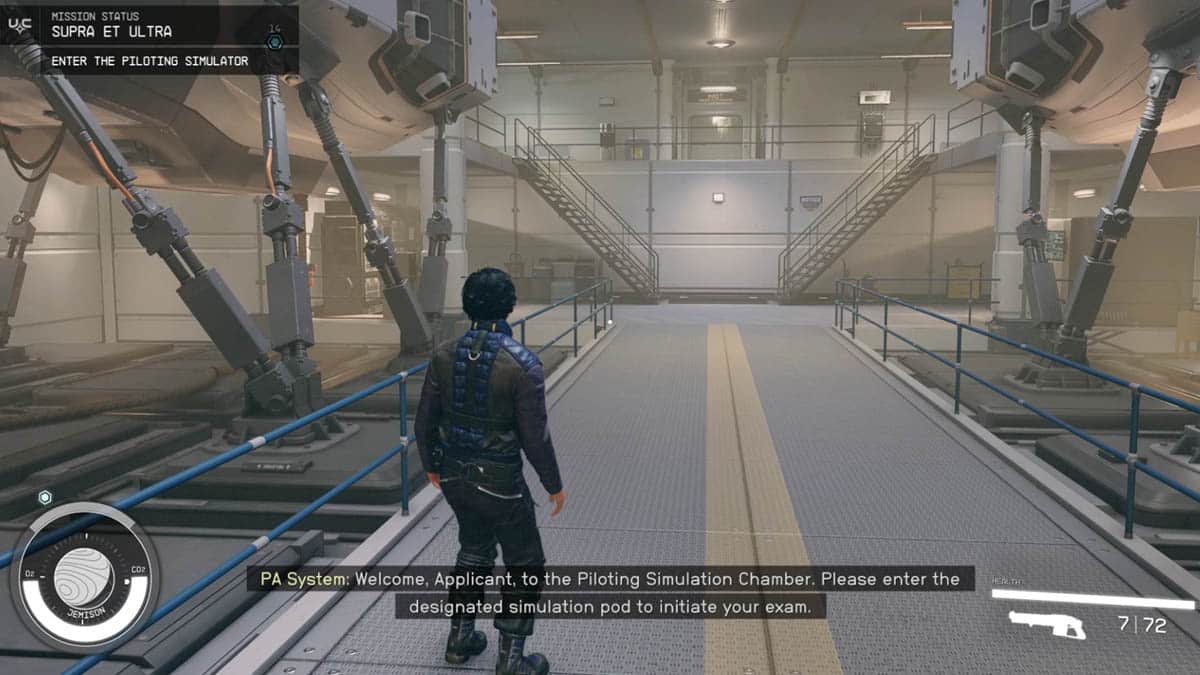Click the small hexagon icon above the gauge
This screenshot has width=1200, height=675.
click(44, 497)
